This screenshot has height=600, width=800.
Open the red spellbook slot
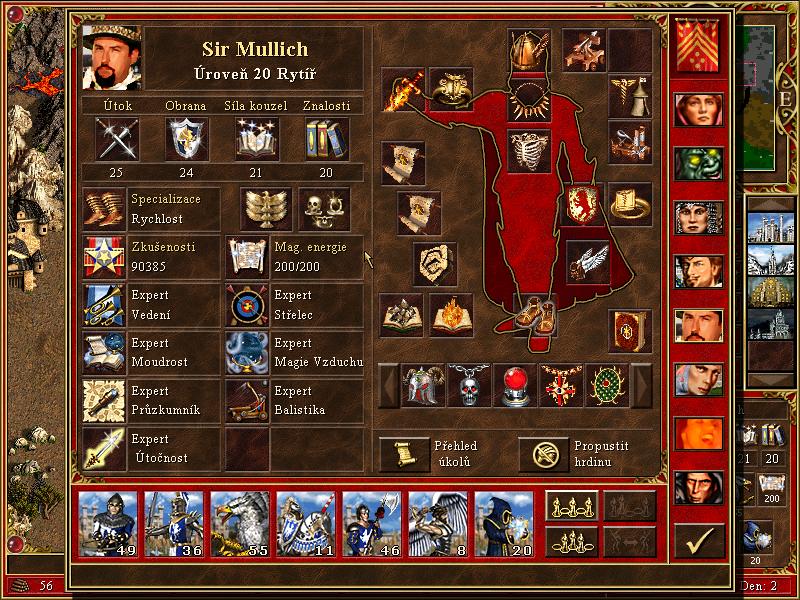pos(631,329)
